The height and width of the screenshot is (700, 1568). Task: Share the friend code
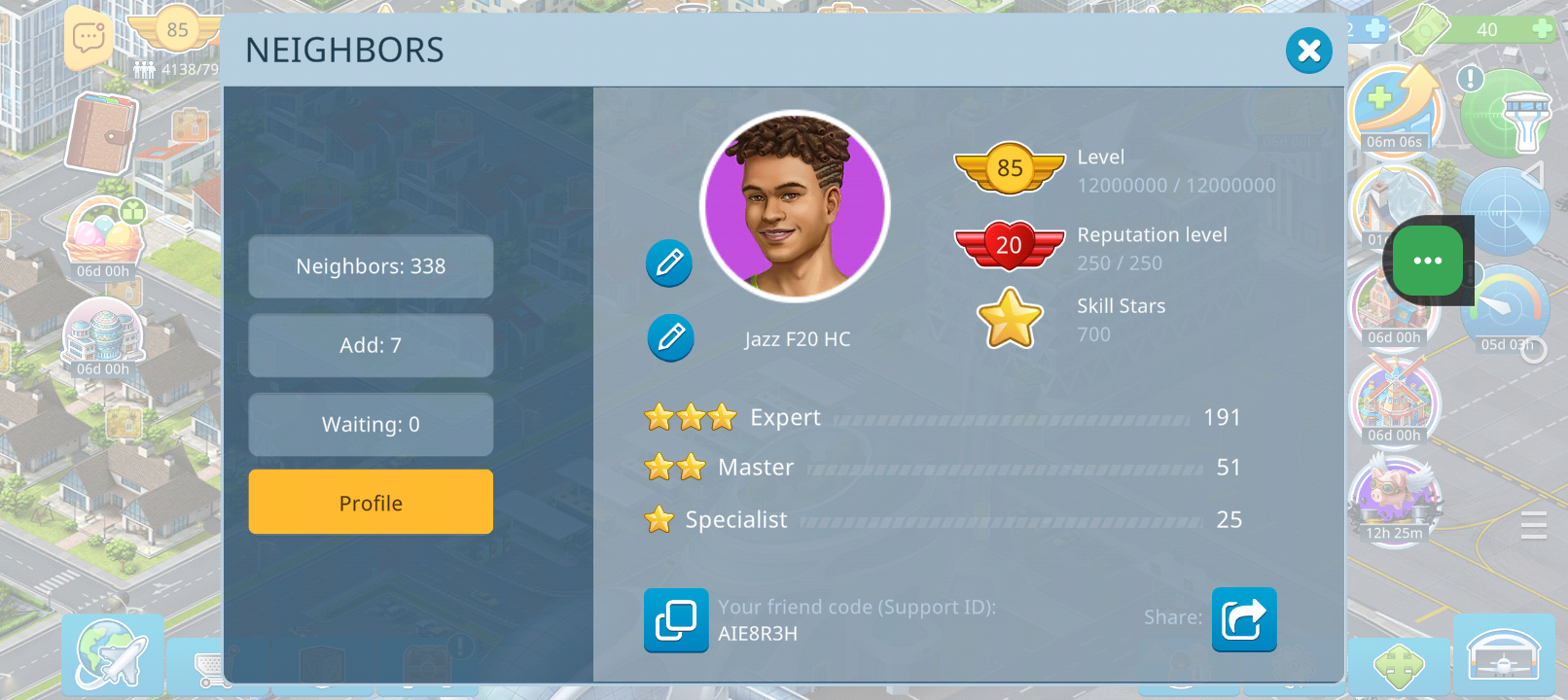click(x=1243, y=619)
